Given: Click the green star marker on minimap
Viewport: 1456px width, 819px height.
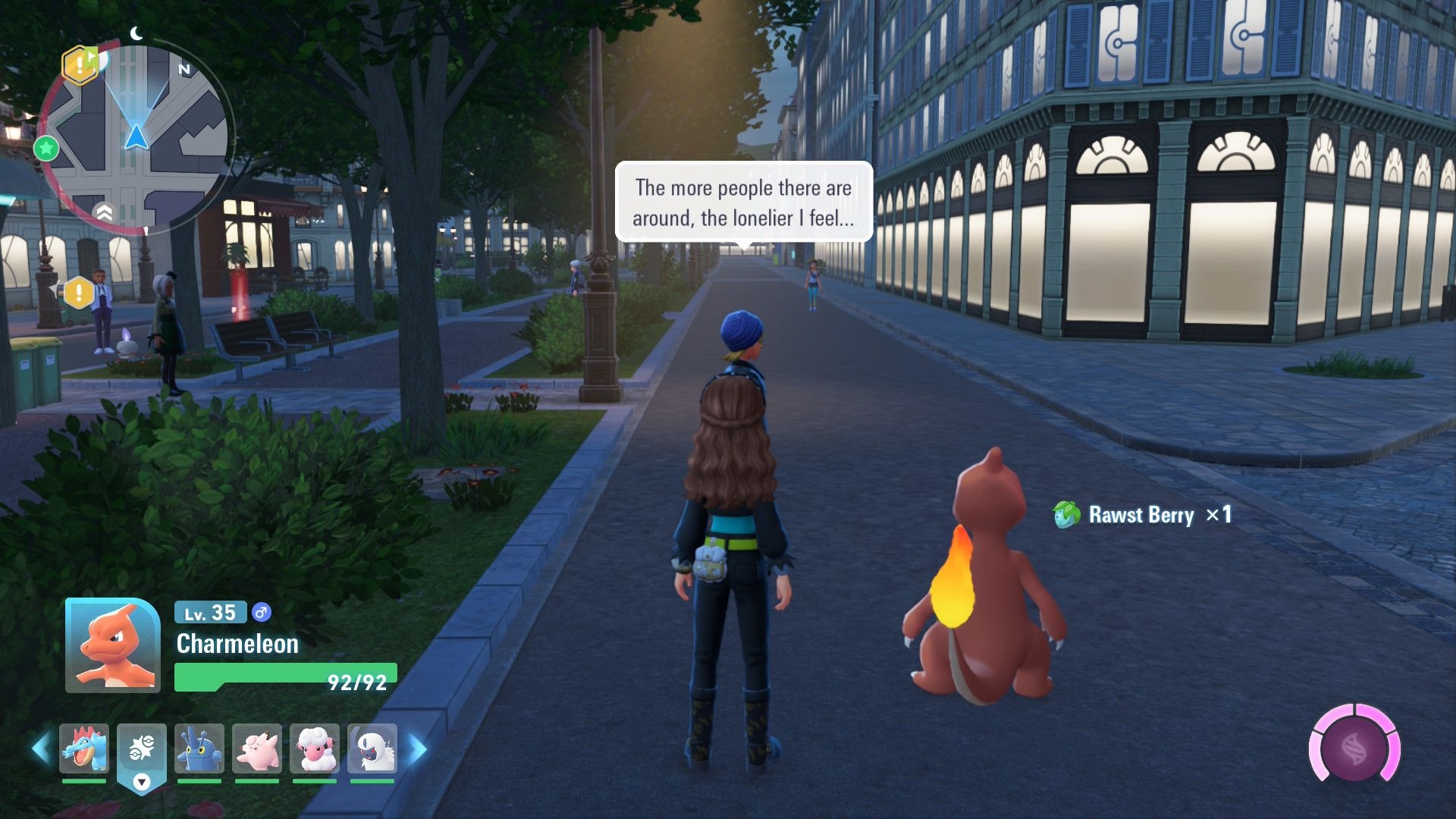Looking at the screenshot, I should tap(46, 148).
